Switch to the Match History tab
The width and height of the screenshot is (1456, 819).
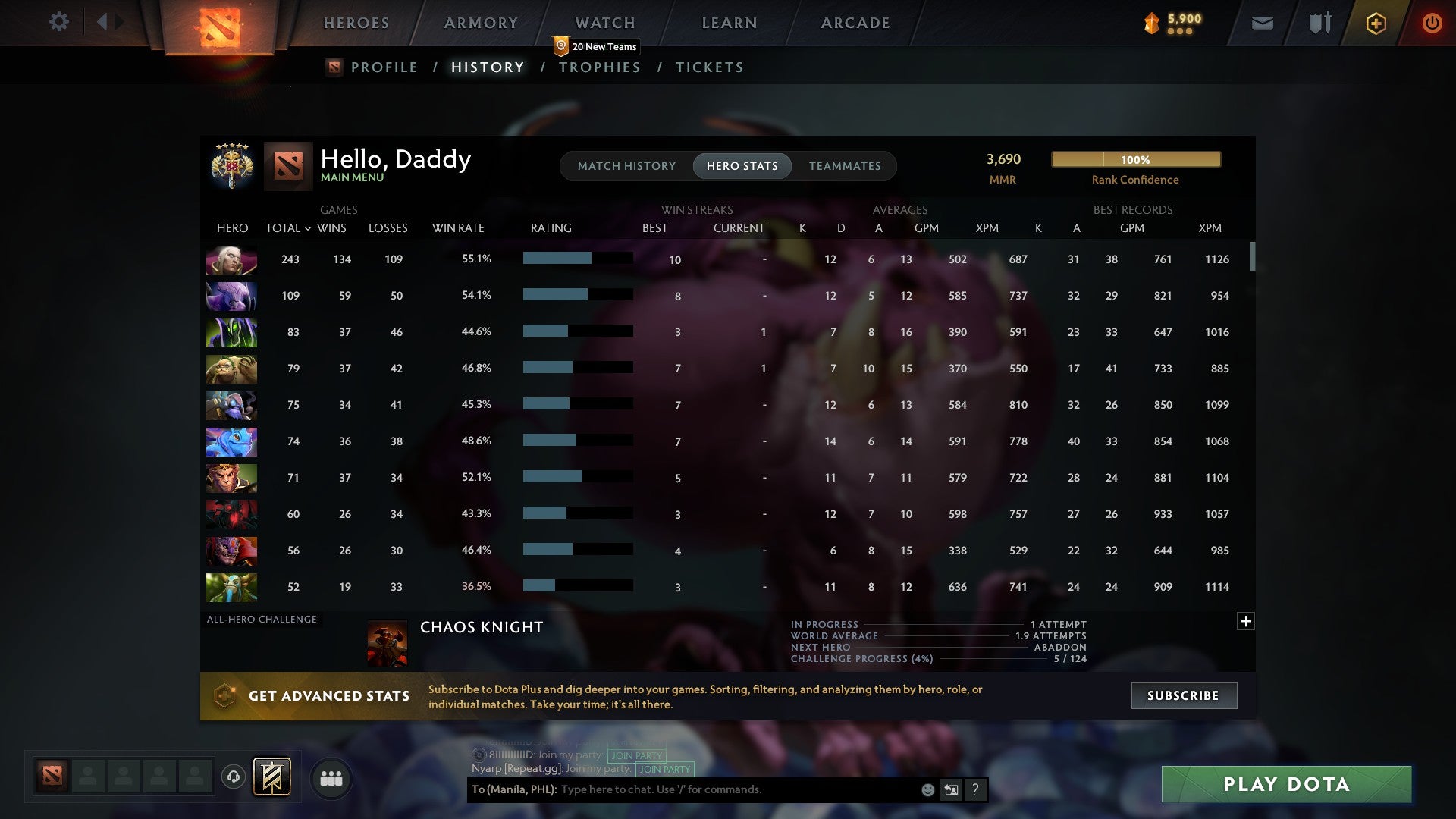point(626,165)
